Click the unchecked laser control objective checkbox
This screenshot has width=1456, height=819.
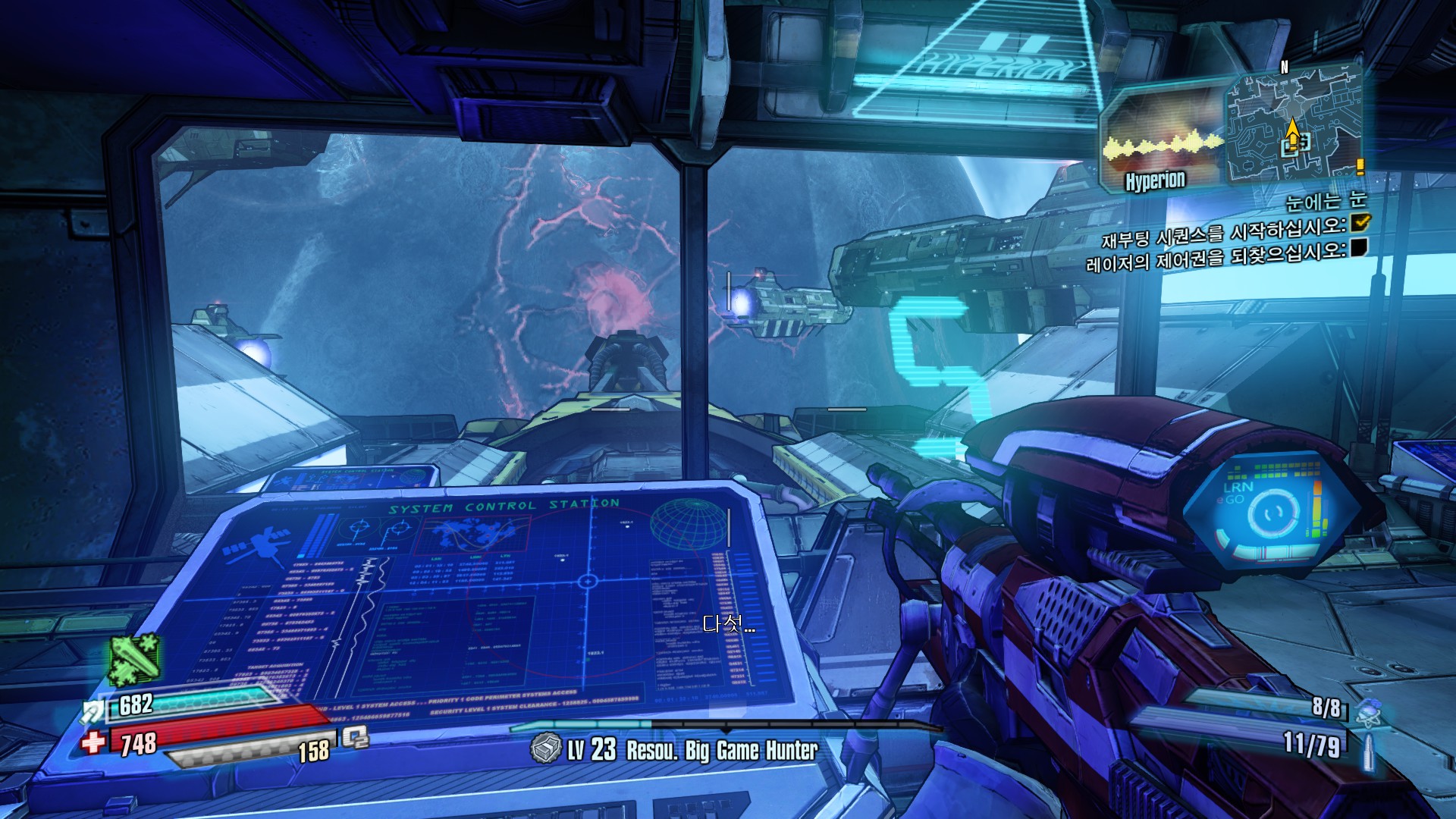(1360, 247)
